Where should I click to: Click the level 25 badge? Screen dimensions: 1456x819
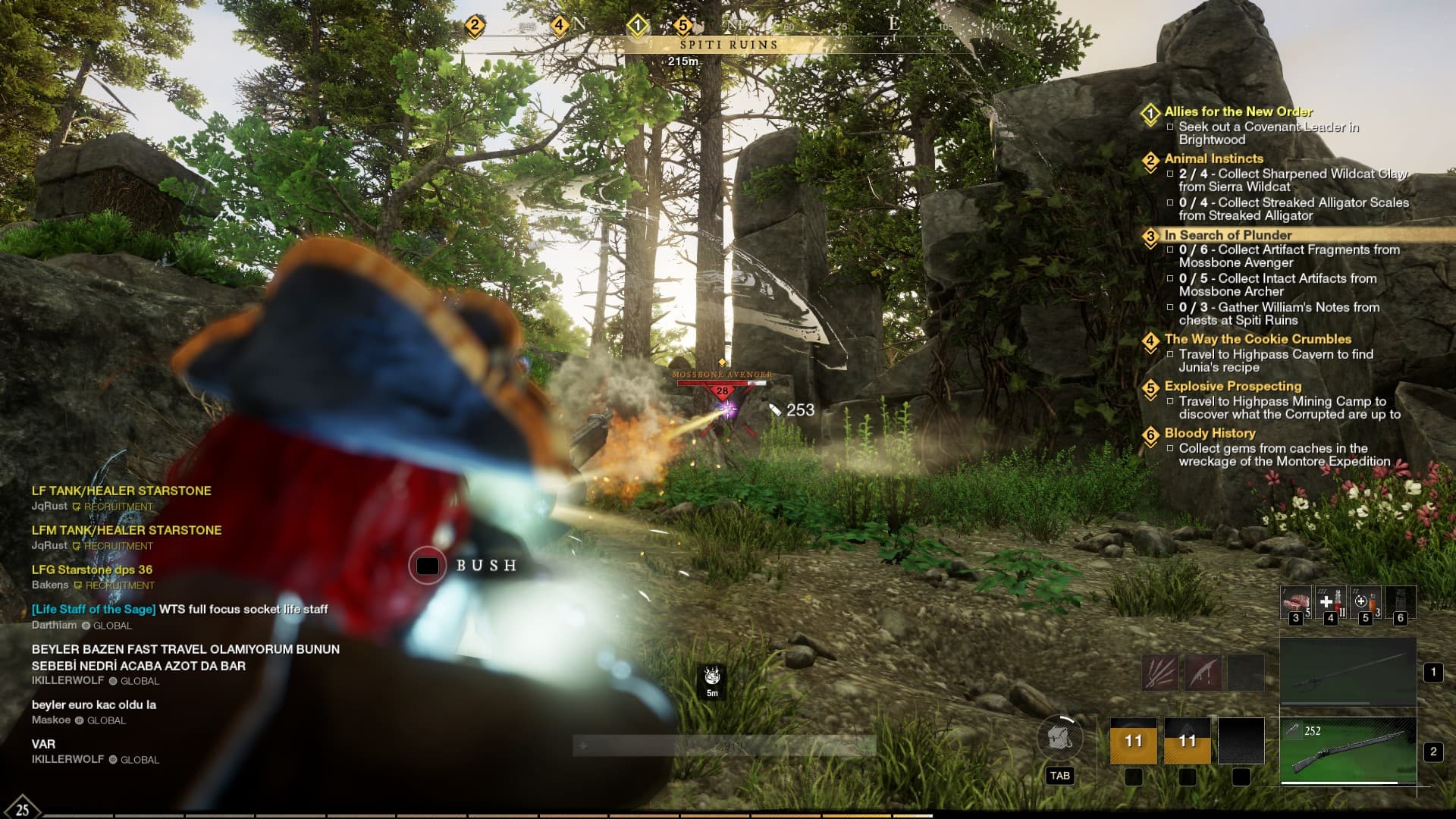point(22,809)
